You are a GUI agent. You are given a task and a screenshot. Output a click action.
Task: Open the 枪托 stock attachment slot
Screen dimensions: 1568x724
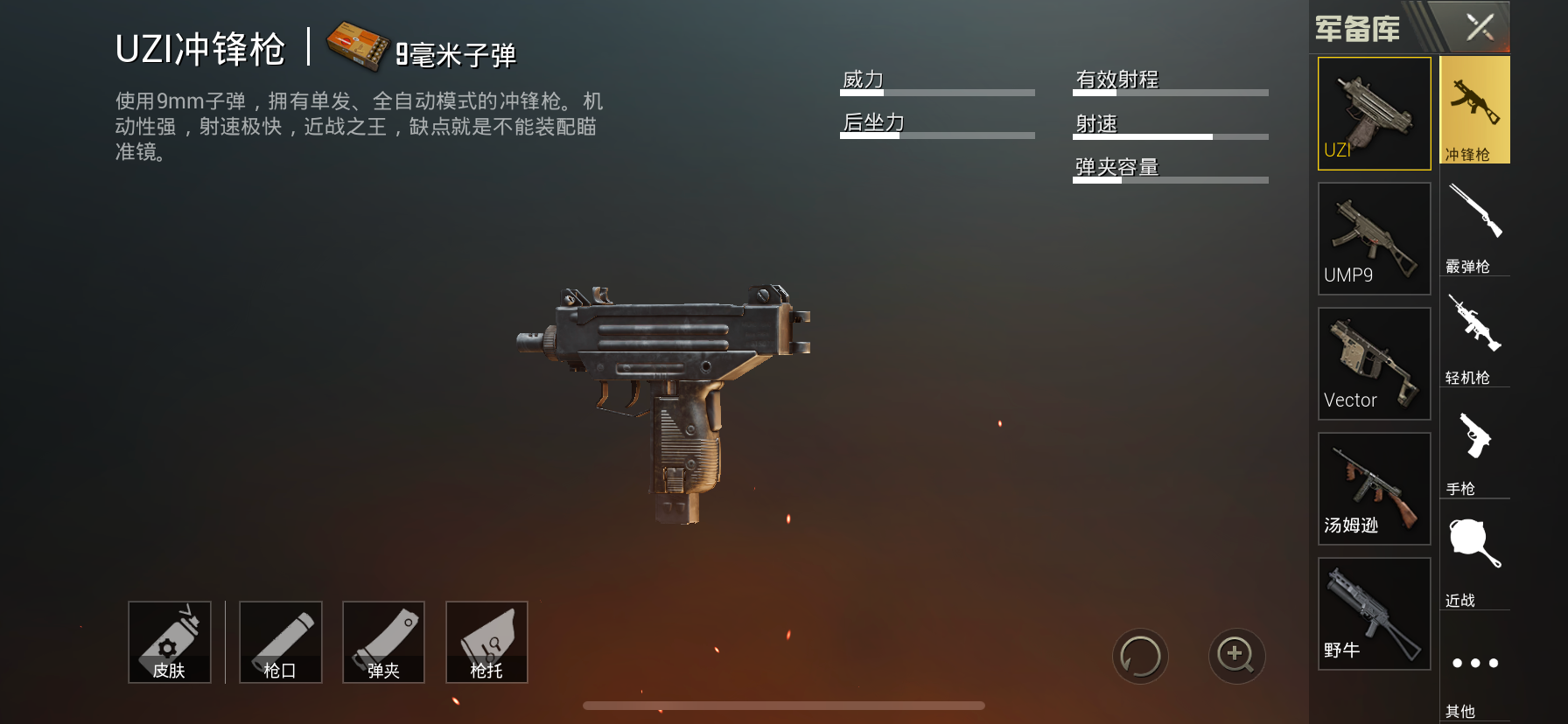point(486,642)
